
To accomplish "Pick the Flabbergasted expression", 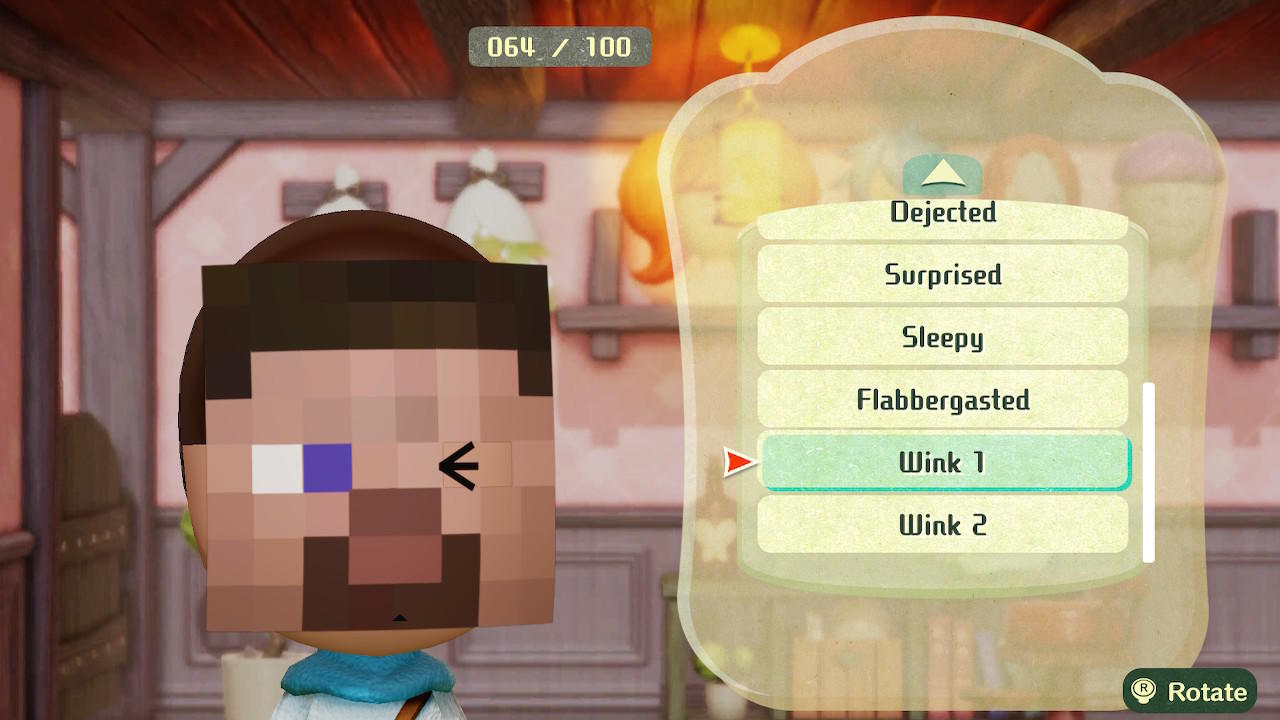I will coord(943,399).
